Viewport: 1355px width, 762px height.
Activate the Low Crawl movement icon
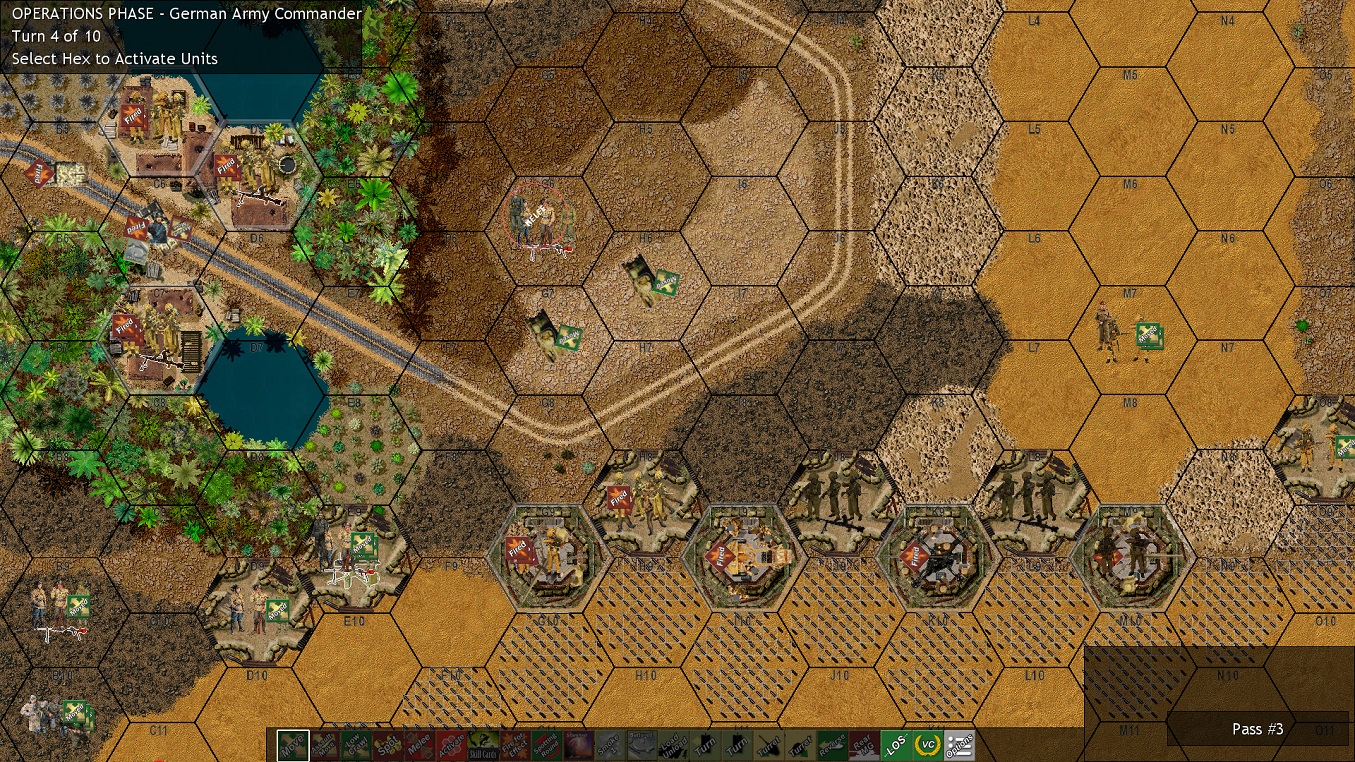[355, 745]
